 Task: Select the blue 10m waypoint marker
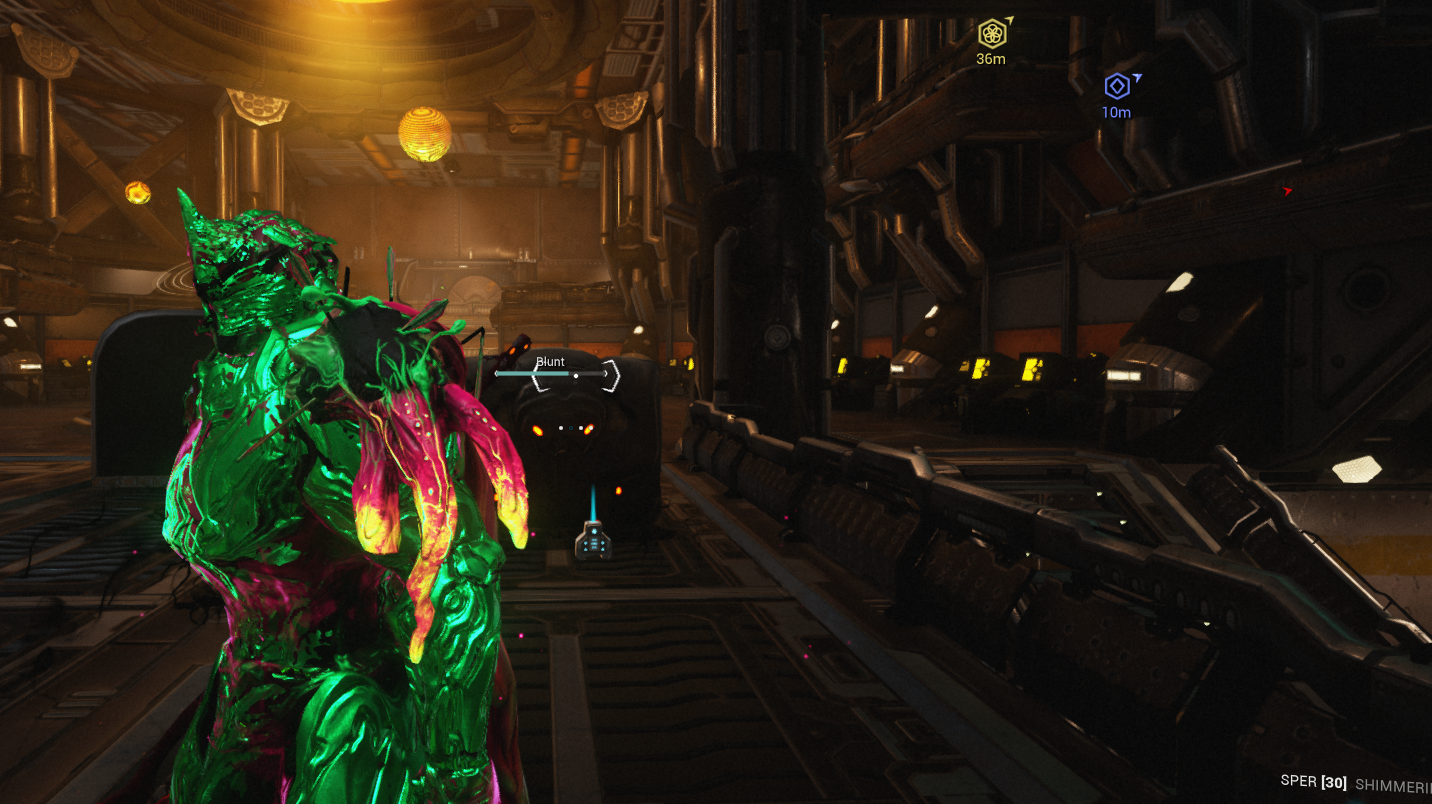[x=1117, y=86]
